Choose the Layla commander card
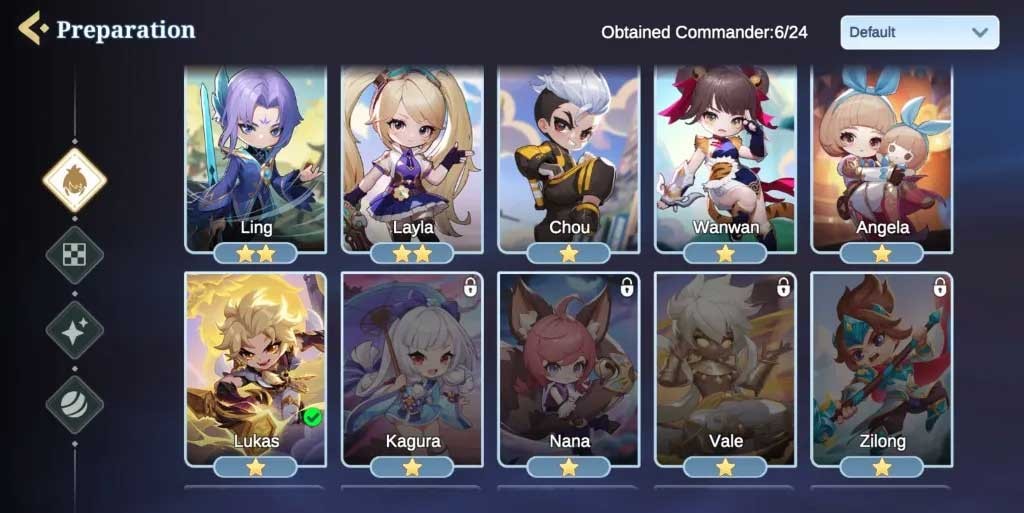This screenshot has height=513, width=1024. (412, 158)
